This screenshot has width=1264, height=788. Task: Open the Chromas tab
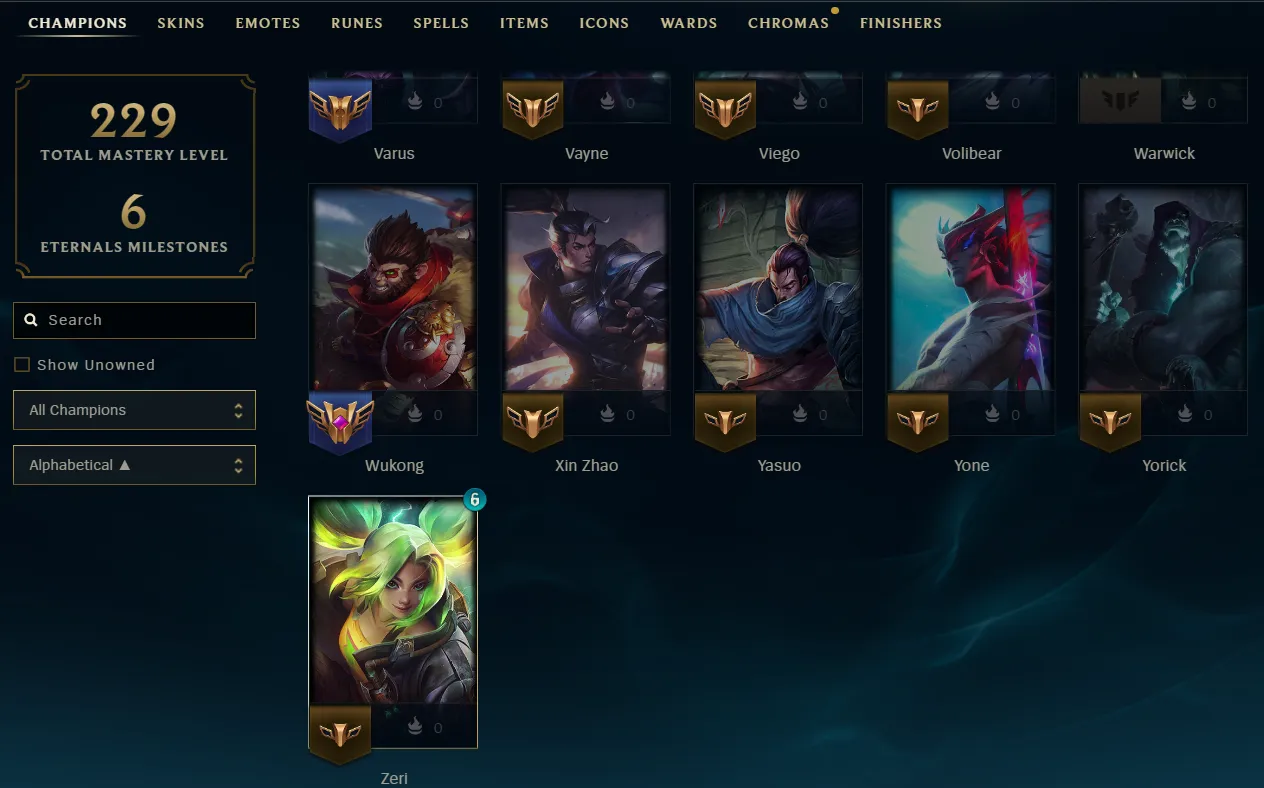point(788,23)
